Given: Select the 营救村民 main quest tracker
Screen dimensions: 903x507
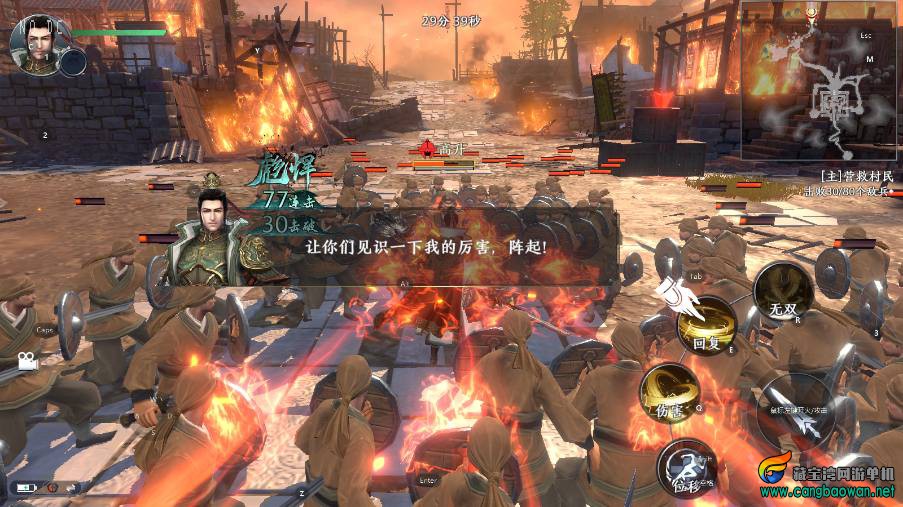Looking at the screenshot, I should click(846, 173).
